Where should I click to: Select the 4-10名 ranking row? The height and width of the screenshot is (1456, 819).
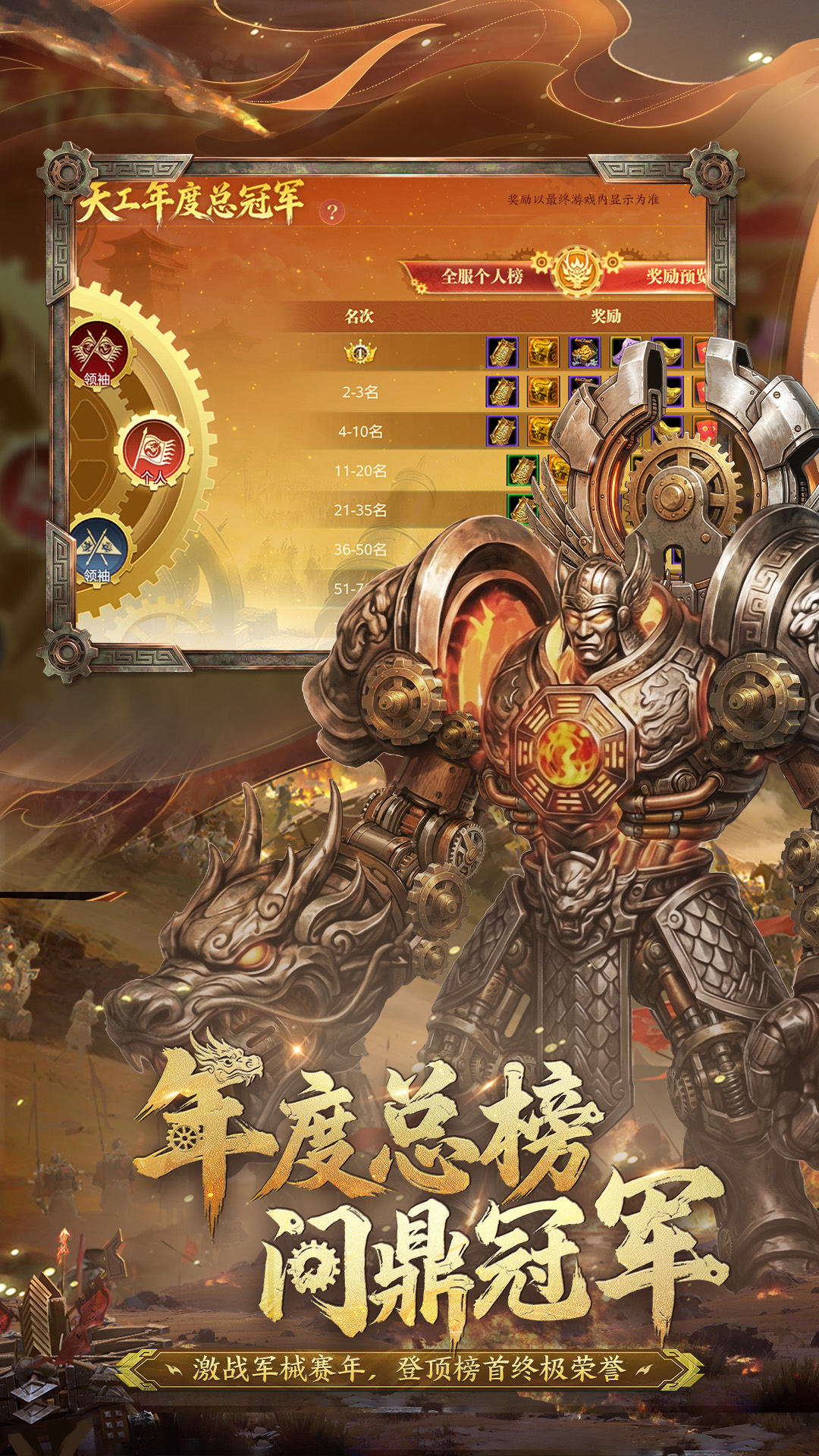pyautogui.click(x=360, y=431)
